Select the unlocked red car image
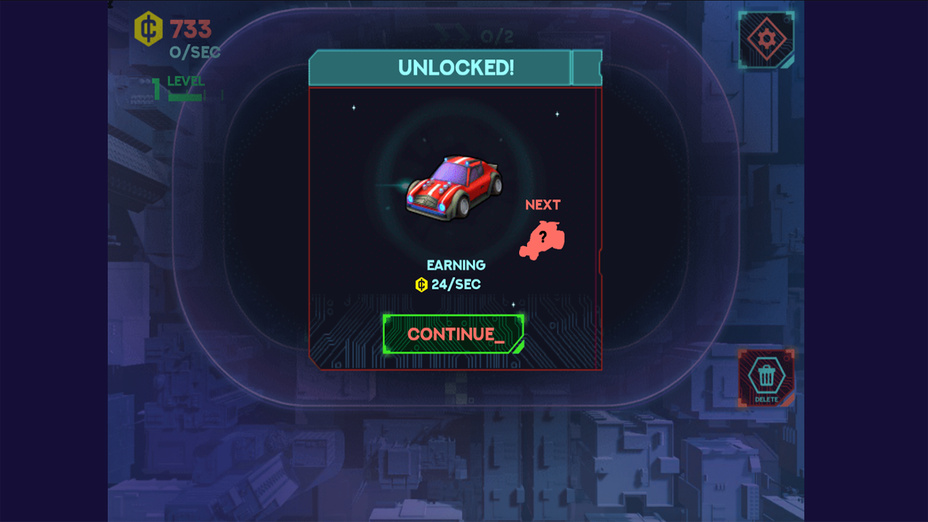Viewport: 928px width, 522px height. point(453,186)
